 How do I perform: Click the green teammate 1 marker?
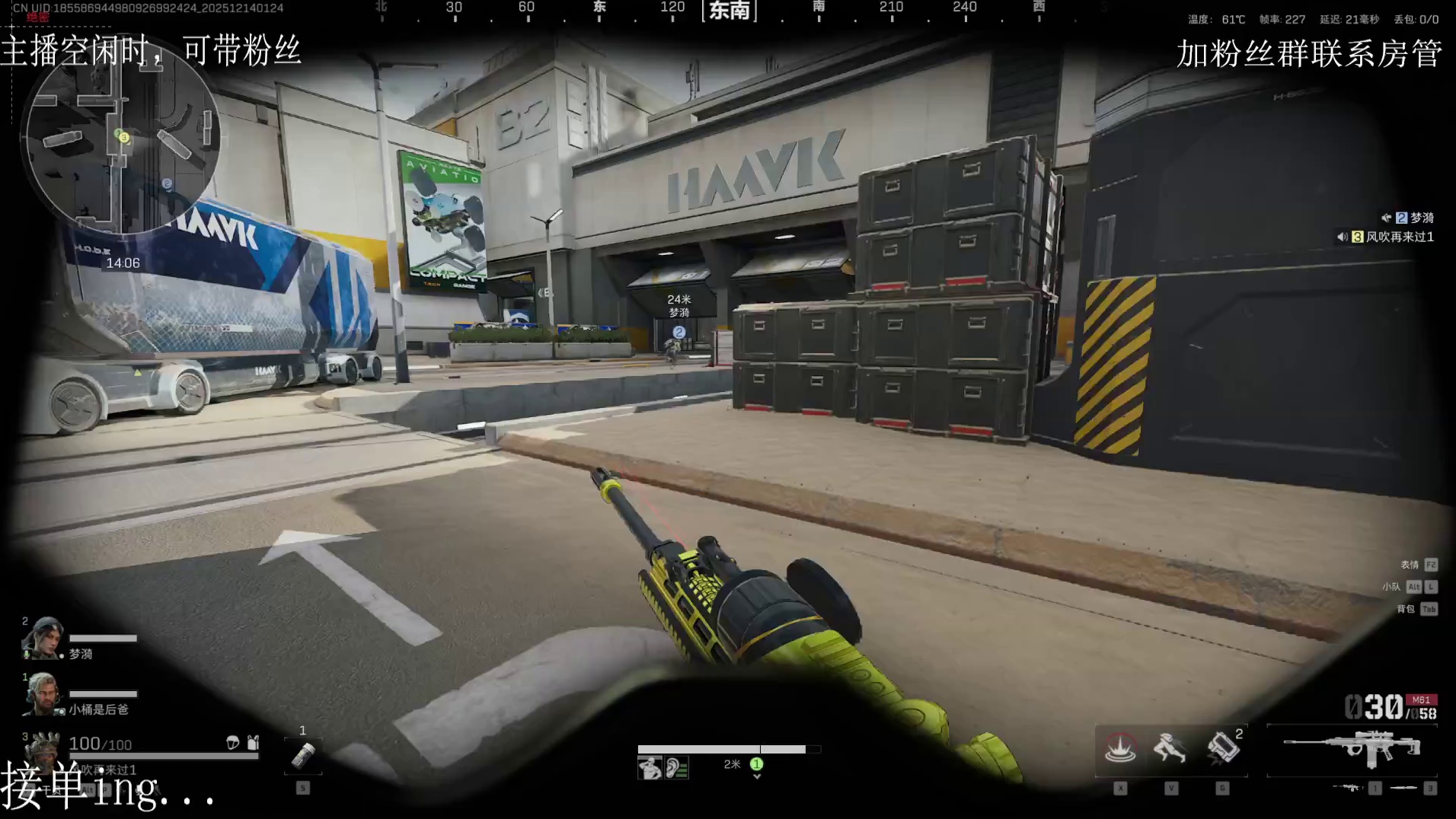click(756, 764)
